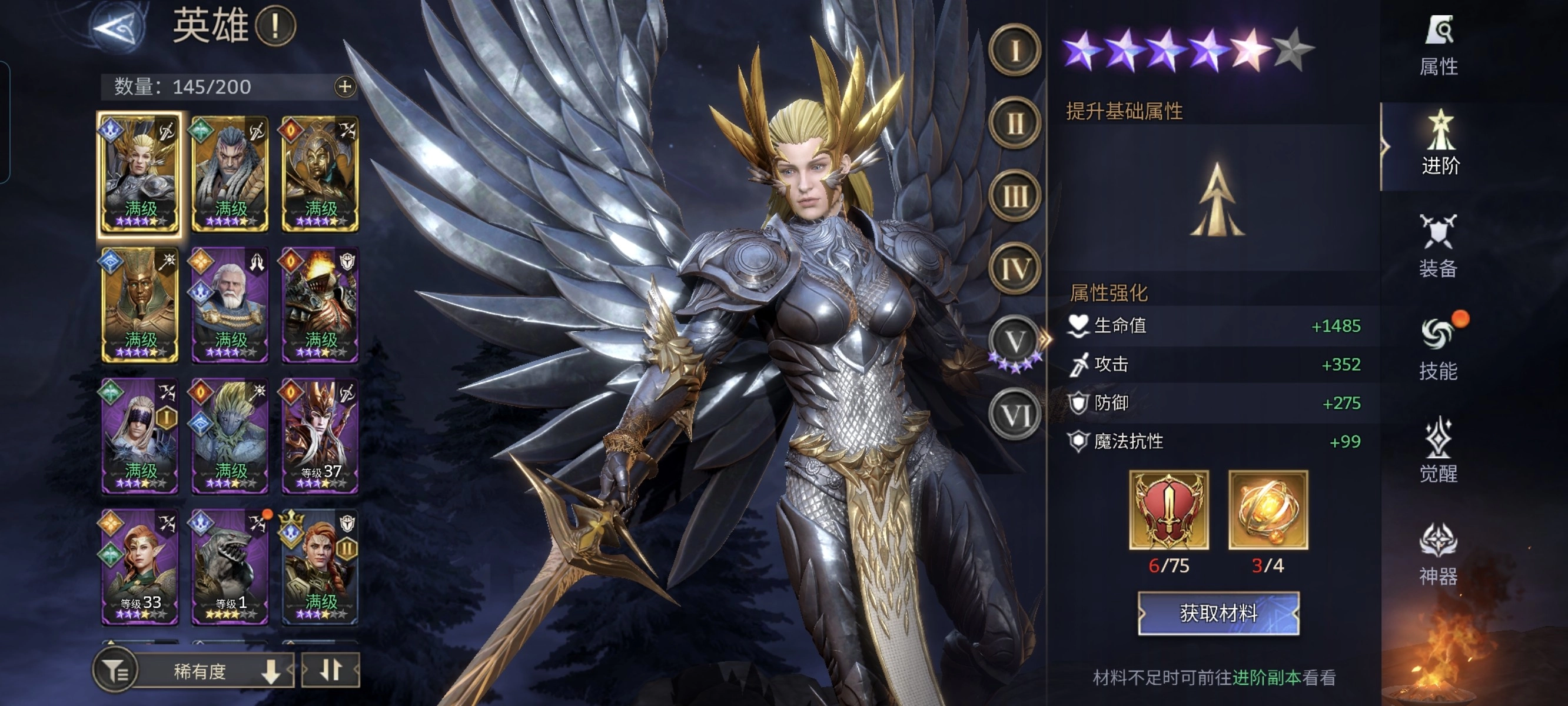The width and height of the screenshot is (1568, 706).
Task: Open the hero info exclamation icon
Action: (x=275, y=26)
